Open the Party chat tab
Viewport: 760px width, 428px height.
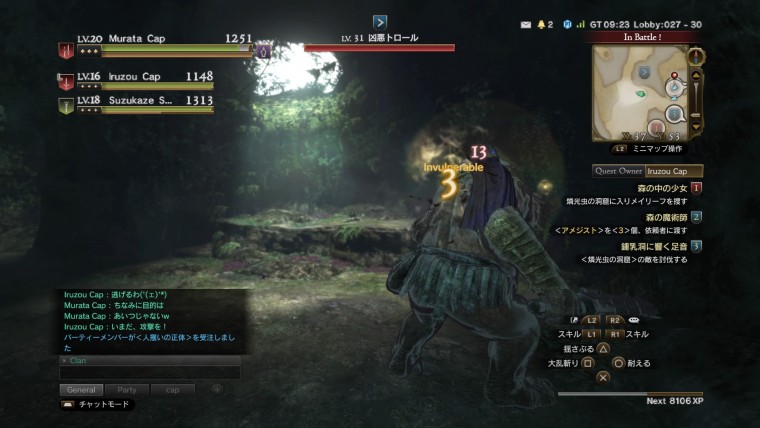tap(127, 389)
